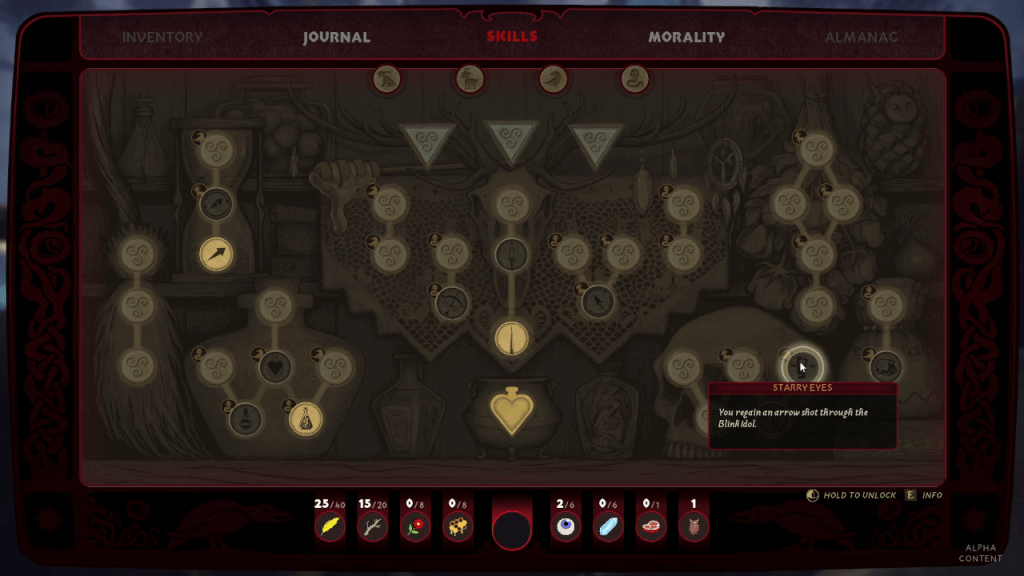Choose the unlocked golden potion bottle skill
Screen dimensions: 1024x576
coord(305,419)
